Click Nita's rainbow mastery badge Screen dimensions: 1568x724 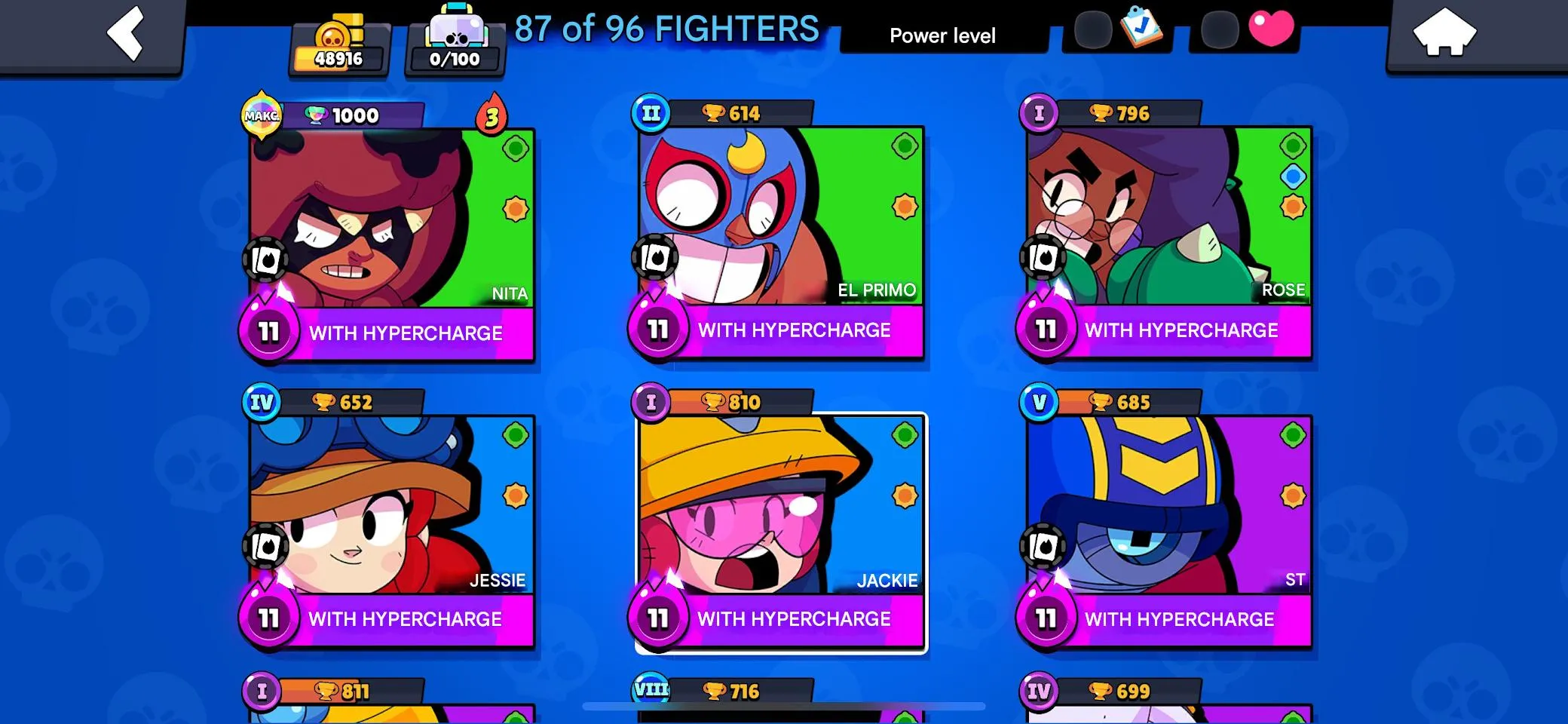tap(260, 115)
